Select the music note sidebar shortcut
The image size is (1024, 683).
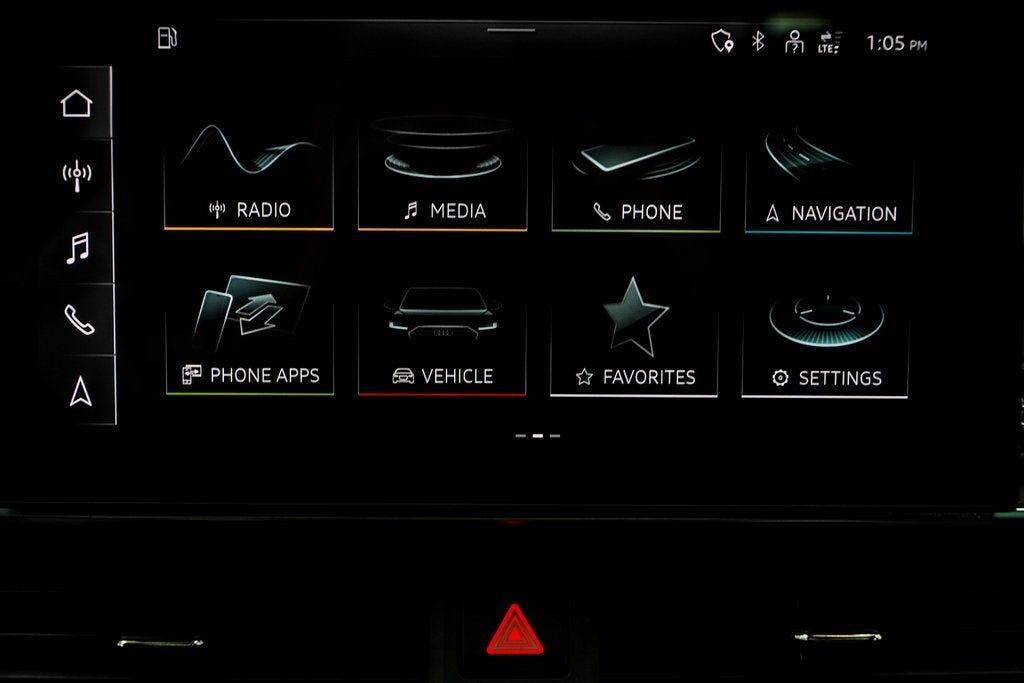[77, 247]
